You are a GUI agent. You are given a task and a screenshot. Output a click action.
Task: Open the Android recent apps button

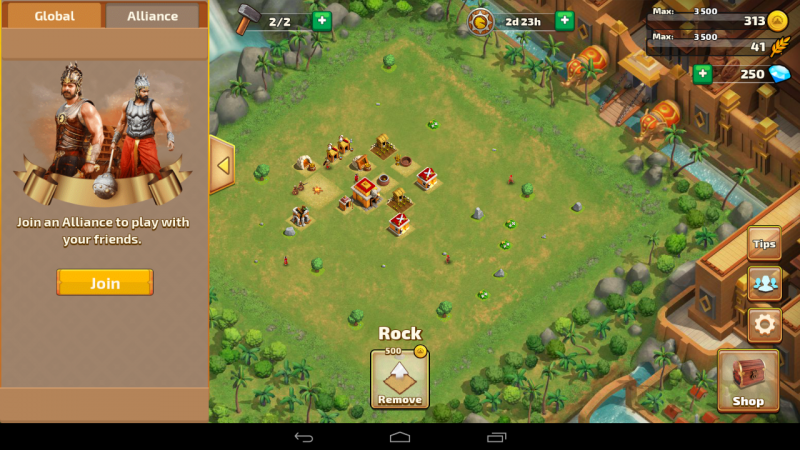point(496,437)
